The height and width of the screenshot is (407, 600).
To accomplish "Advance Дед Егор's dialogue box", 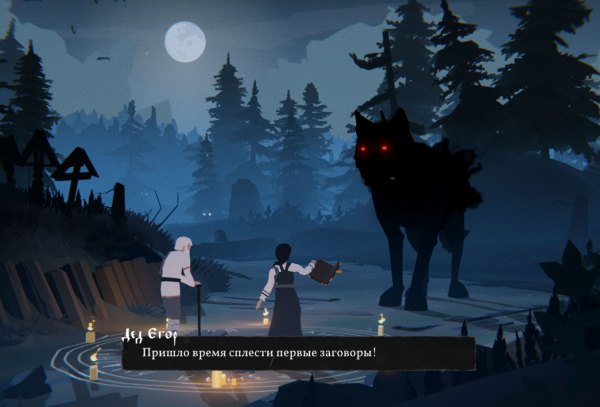I will pos(298,354).
